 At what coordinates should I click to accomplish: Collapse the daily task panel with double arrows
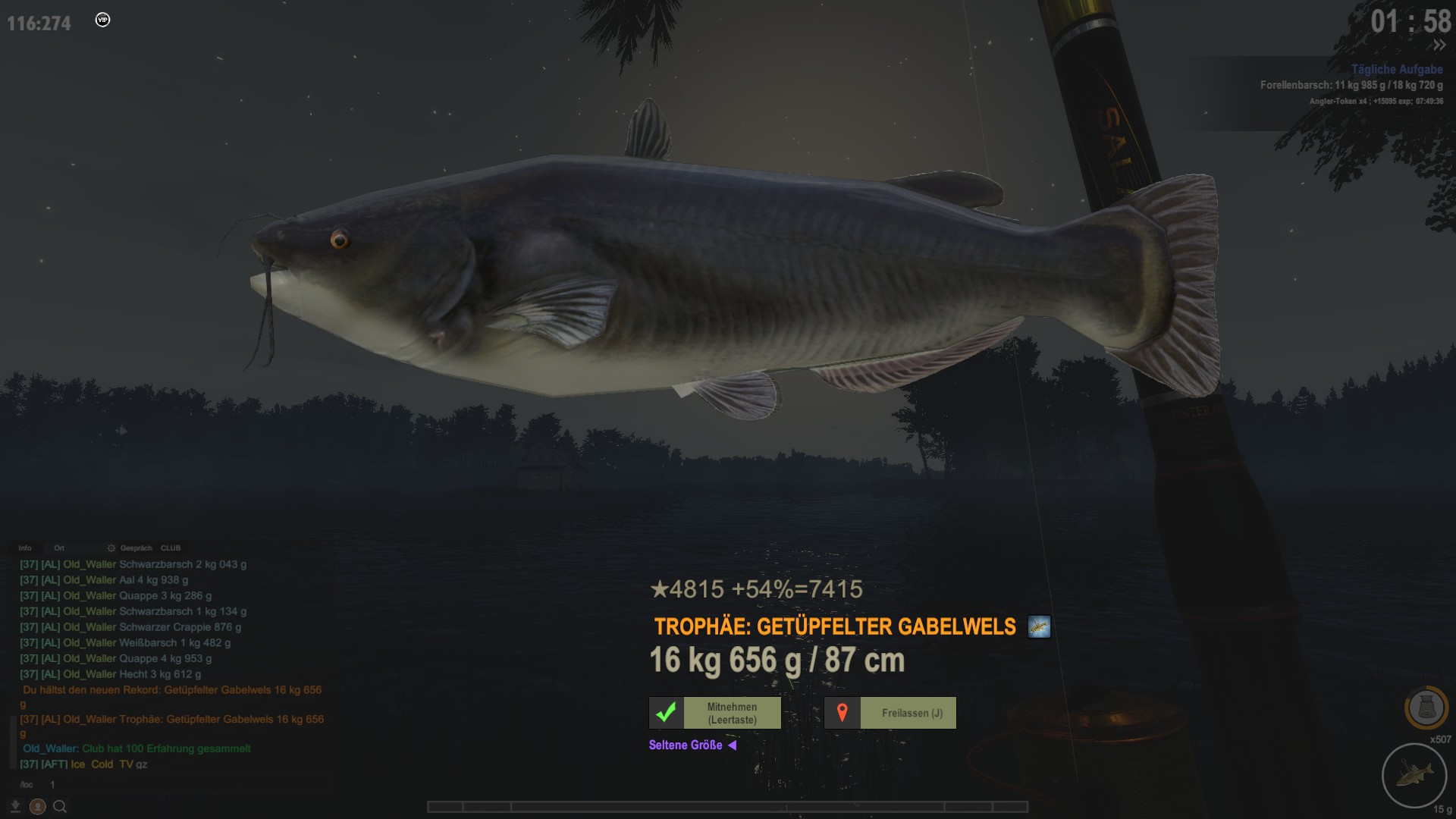pyautogui.click(x=1439, y=45)
